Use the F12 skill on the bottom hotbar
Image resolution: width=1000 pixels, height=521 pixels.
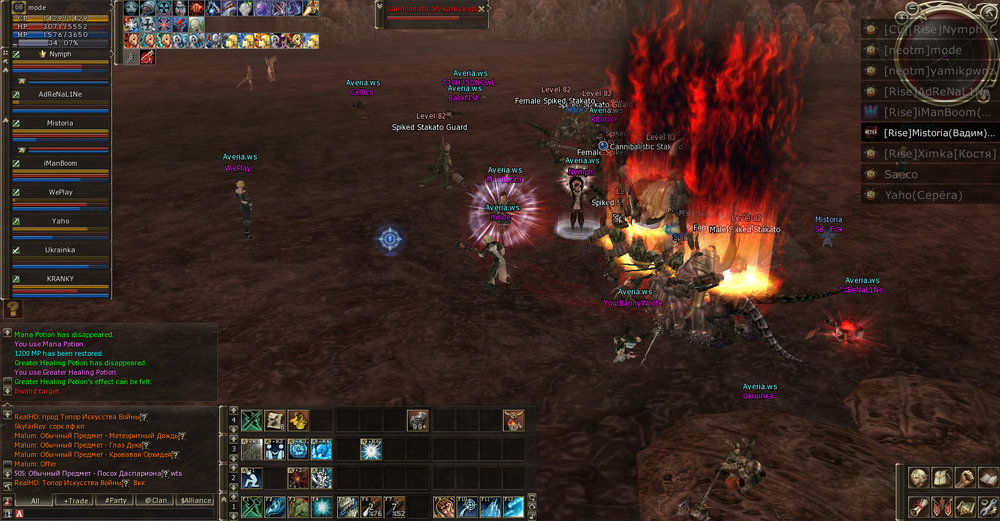(513, 507)
